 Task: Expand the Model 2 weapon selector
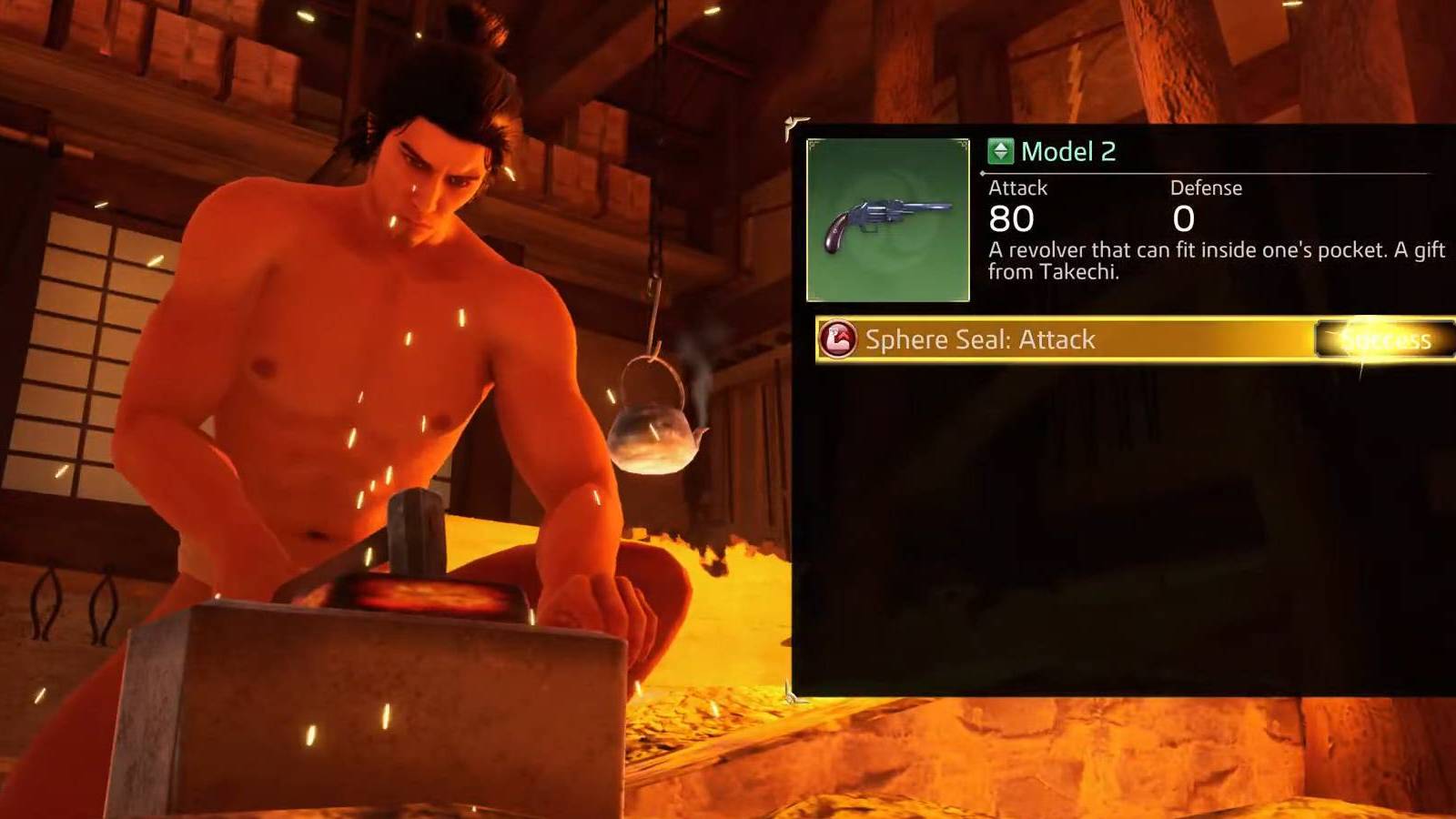[x=1070, y=152]
